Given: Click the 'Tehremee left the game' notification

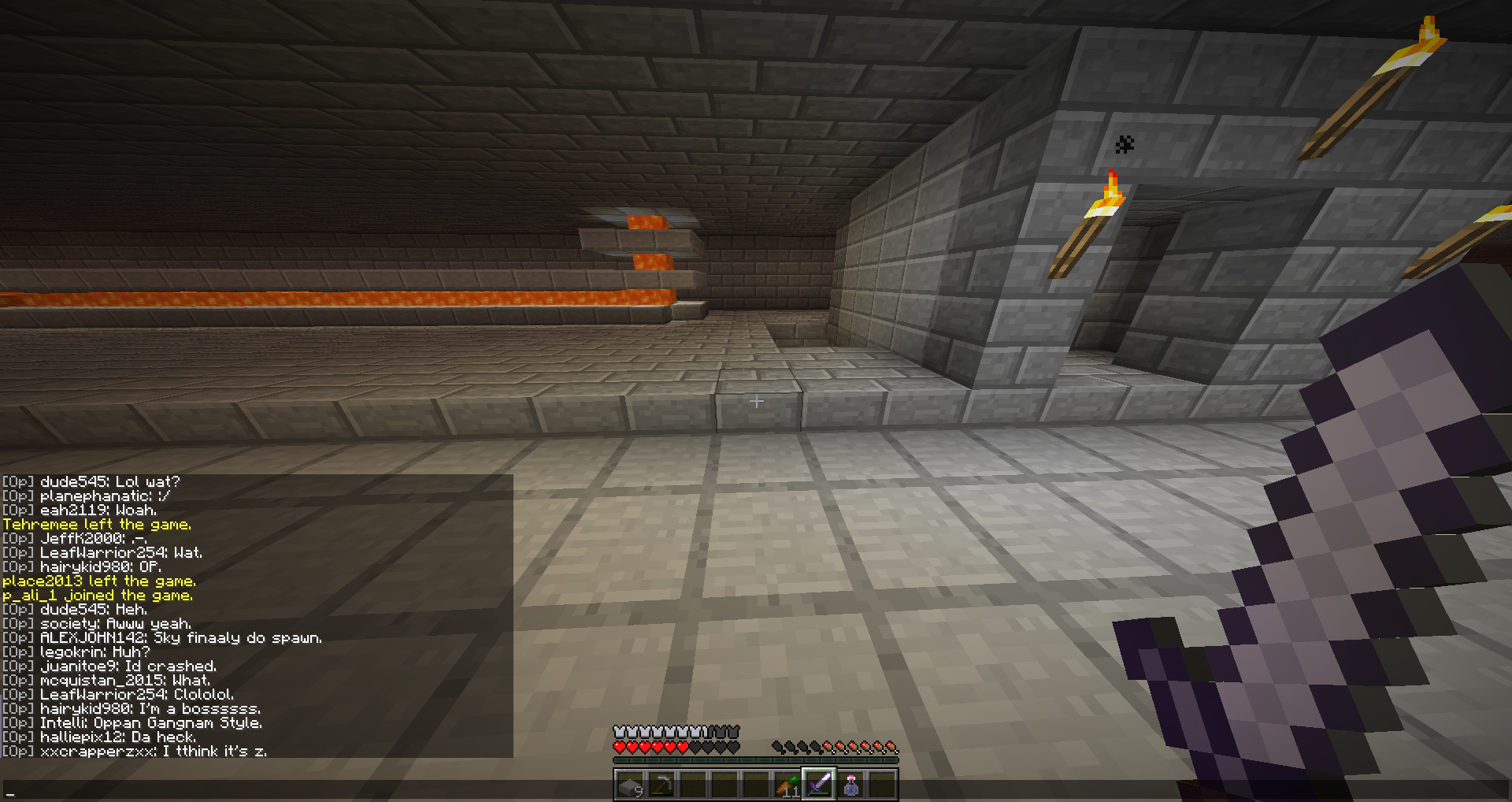Looking at the screenshot, I should coord(98,523).
